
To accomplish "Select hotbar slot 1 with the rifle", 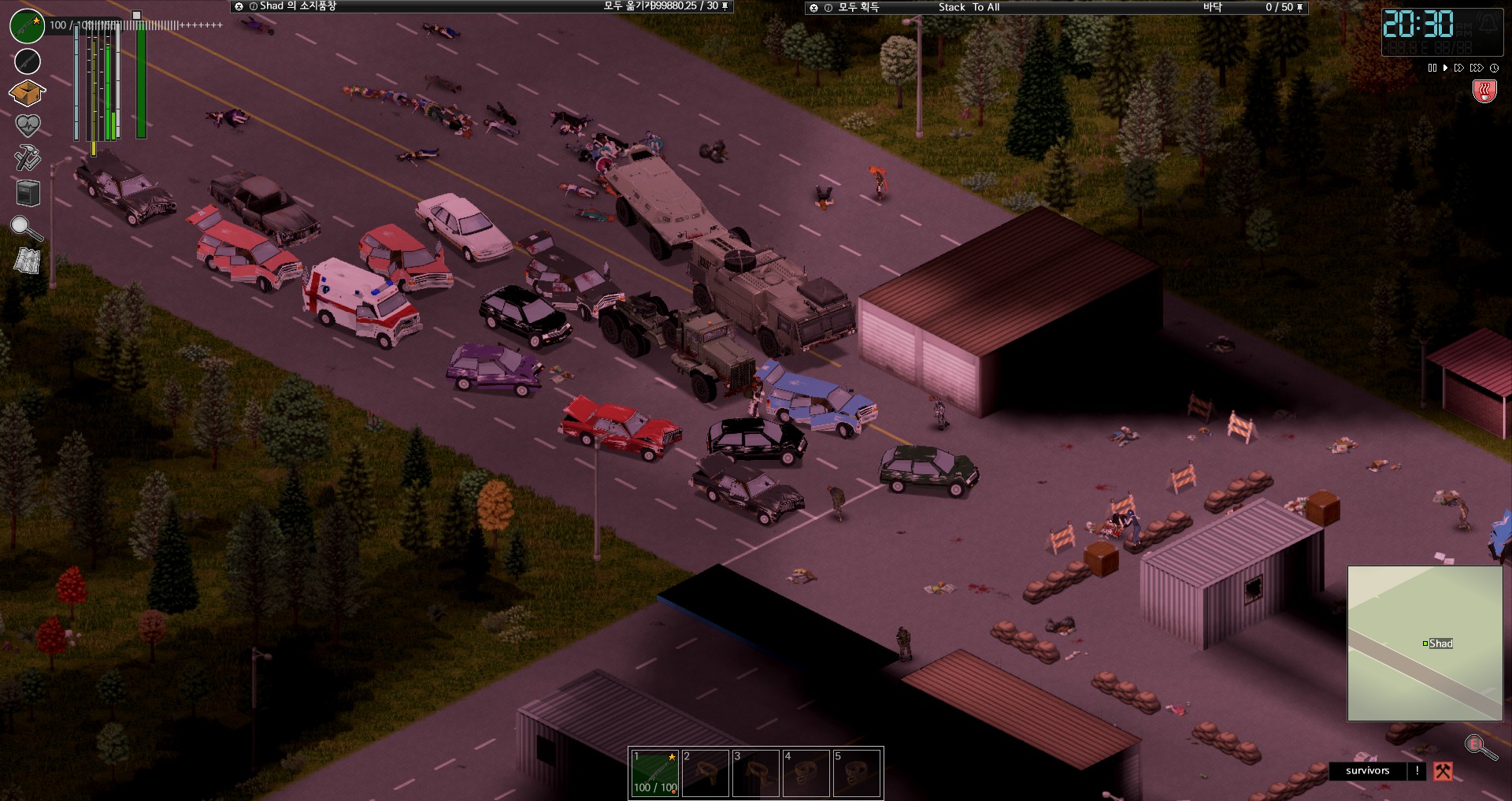I will pyautogui.click(x=655, y=773).
